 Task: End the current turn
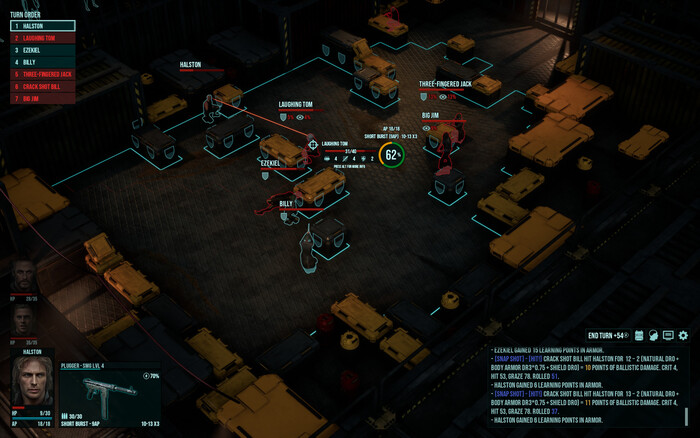606,335
